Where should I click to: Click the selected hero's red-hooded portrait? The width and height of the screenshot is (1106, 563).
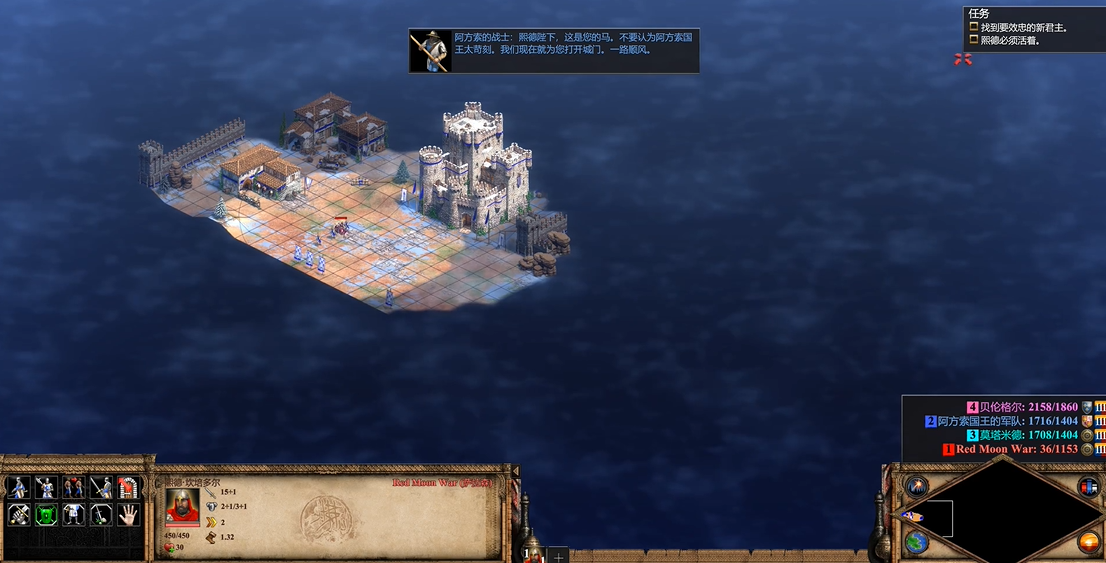[182, 507]
